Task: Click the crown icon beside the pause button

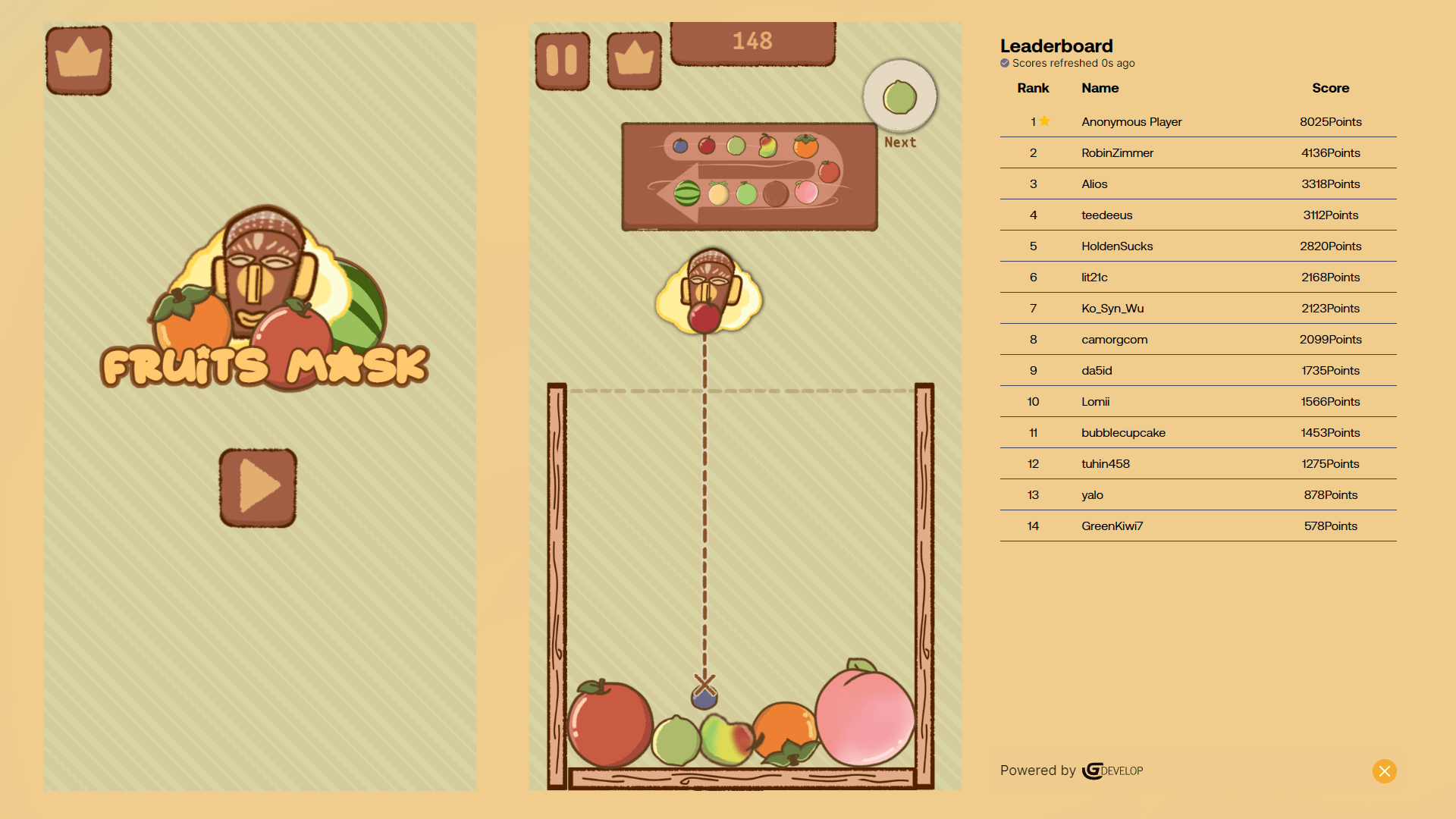Action: point(634,60)
